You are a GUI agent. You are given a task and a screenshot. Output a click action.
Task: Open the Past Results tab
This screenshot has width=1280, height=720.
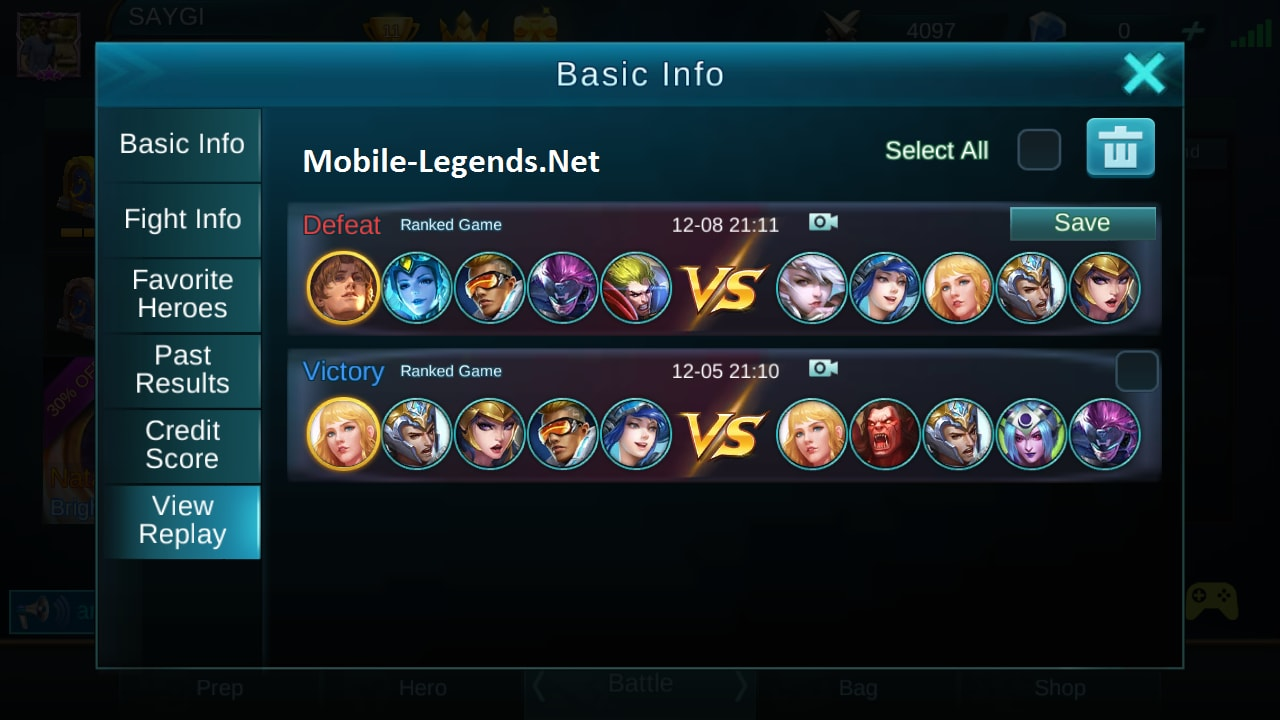pos(182,371)
